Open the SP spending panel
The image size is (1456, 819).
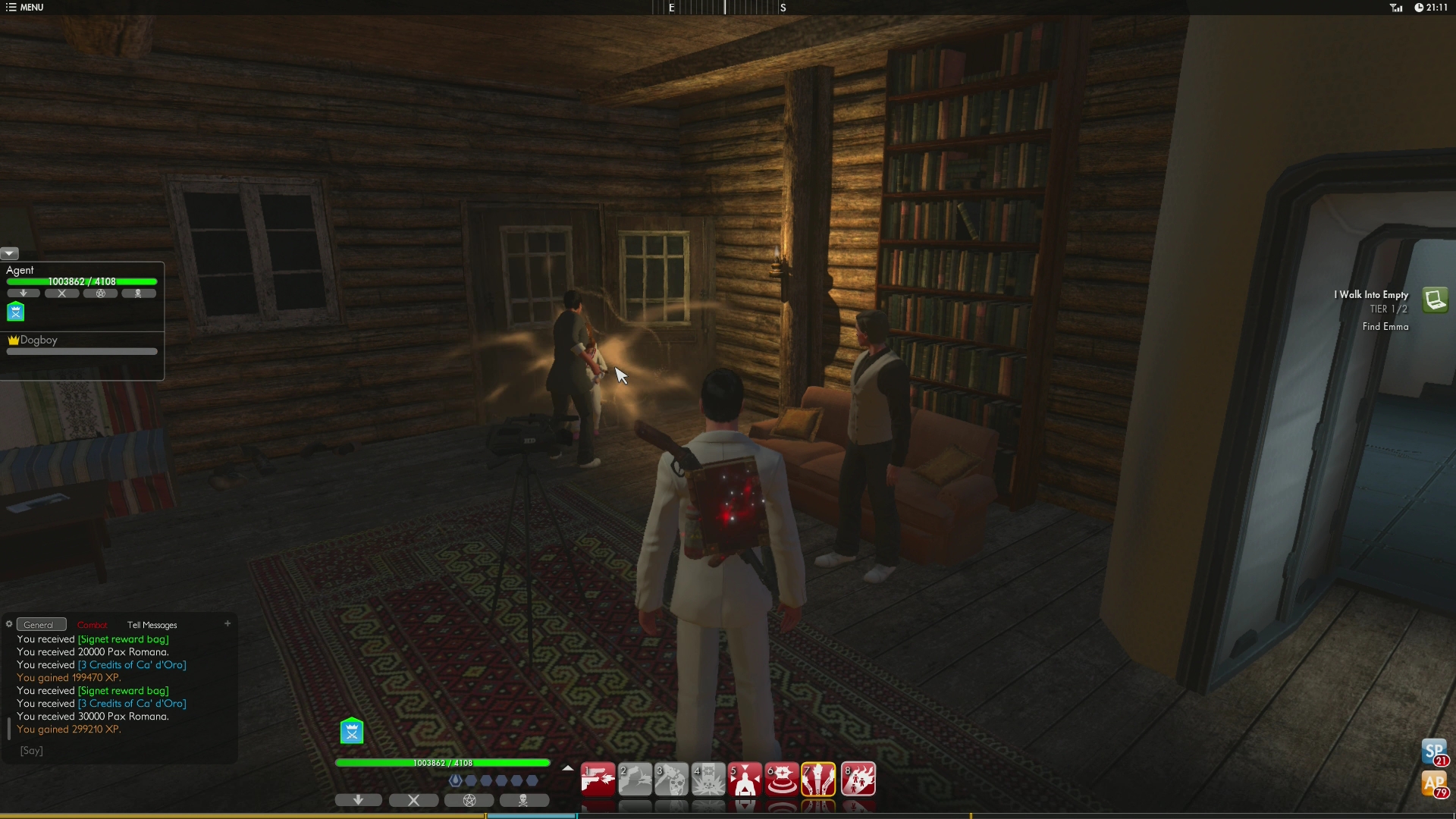pyautogui.click(x=1433, y=752)
